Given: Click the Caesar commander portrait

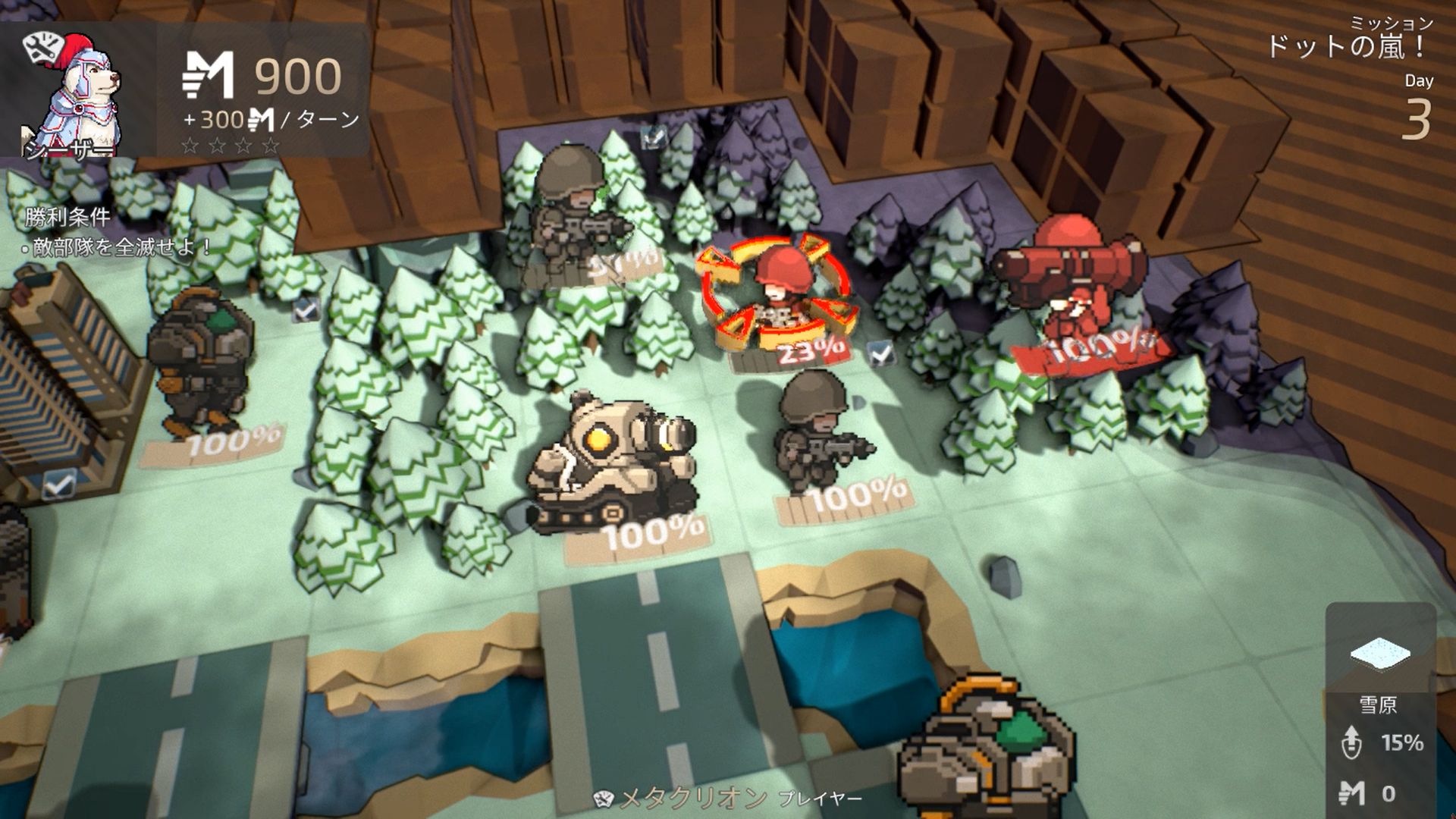Looking at the screenshot, I should pos(76,93).
